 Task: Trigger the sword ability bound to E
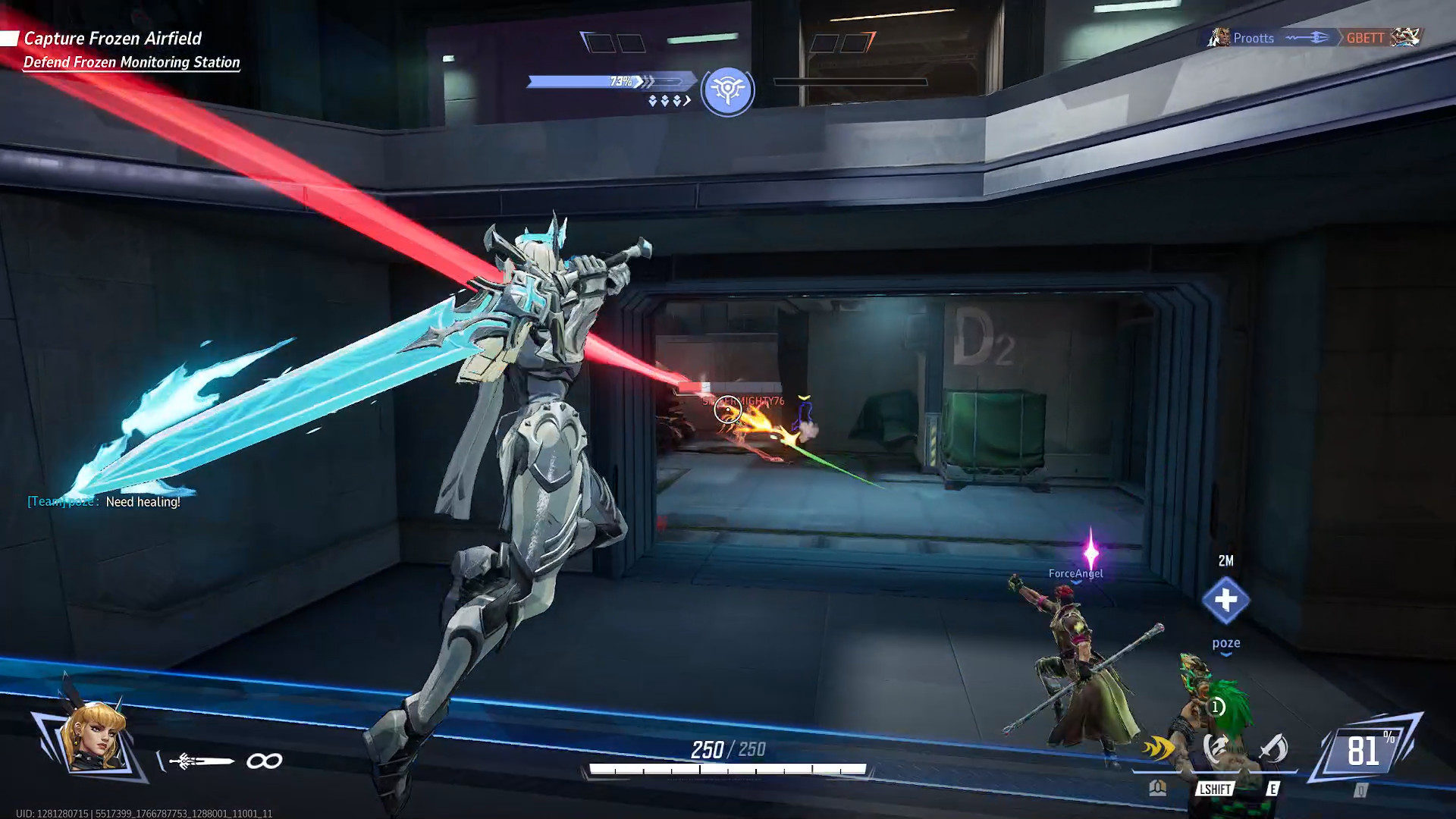click(x=1273, y=749)
